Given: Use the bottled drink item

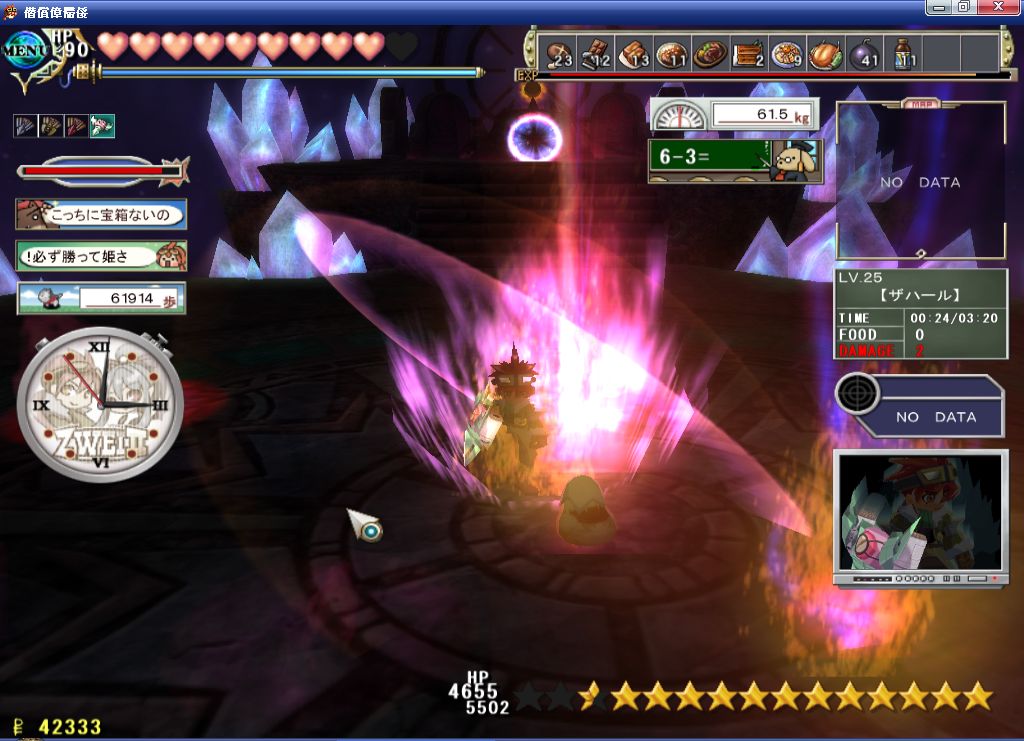Looking at the screenshot, I should coord(903,53).
